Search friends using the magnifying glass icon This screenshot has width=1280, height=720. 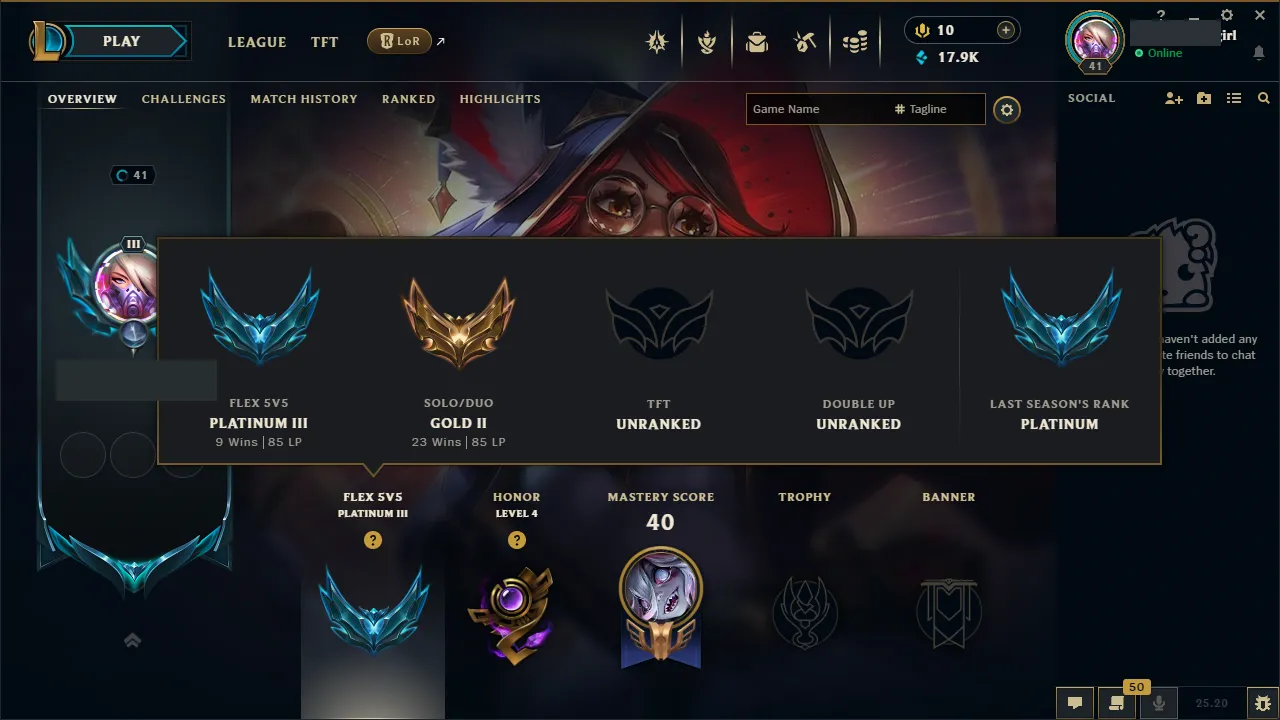tap(1263, 98)
